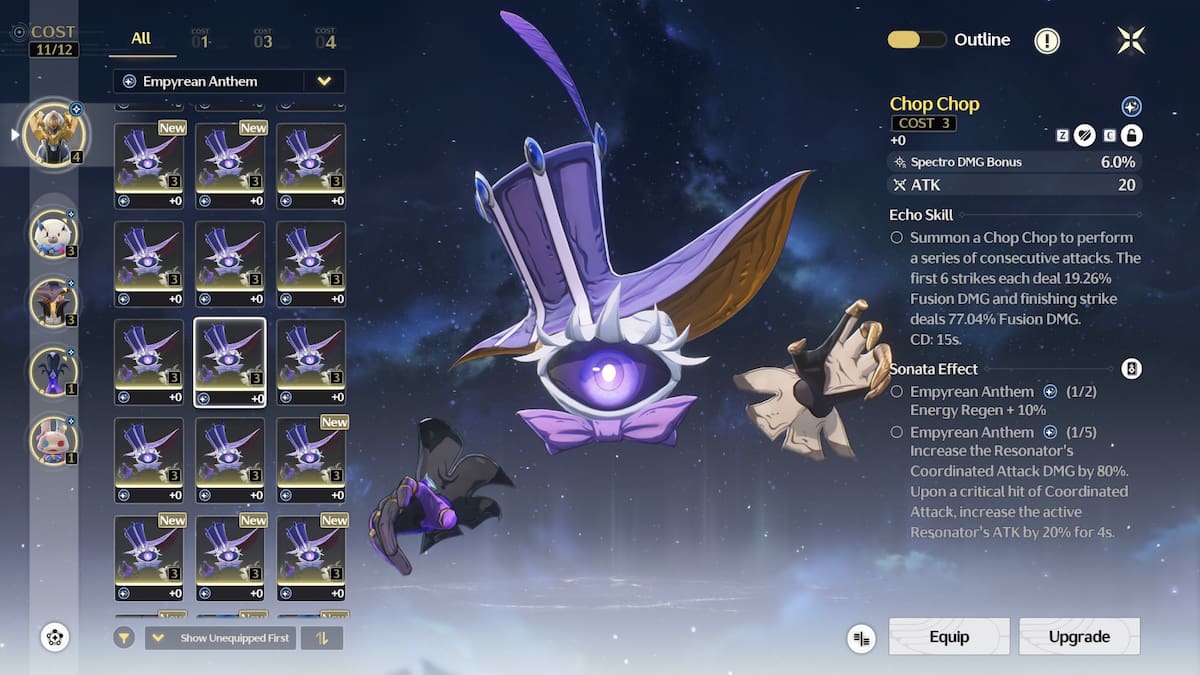Viewport: 1200px width, 675px height.
Task: Close the echo screen with the X
Action: (x=1131, y=40)
